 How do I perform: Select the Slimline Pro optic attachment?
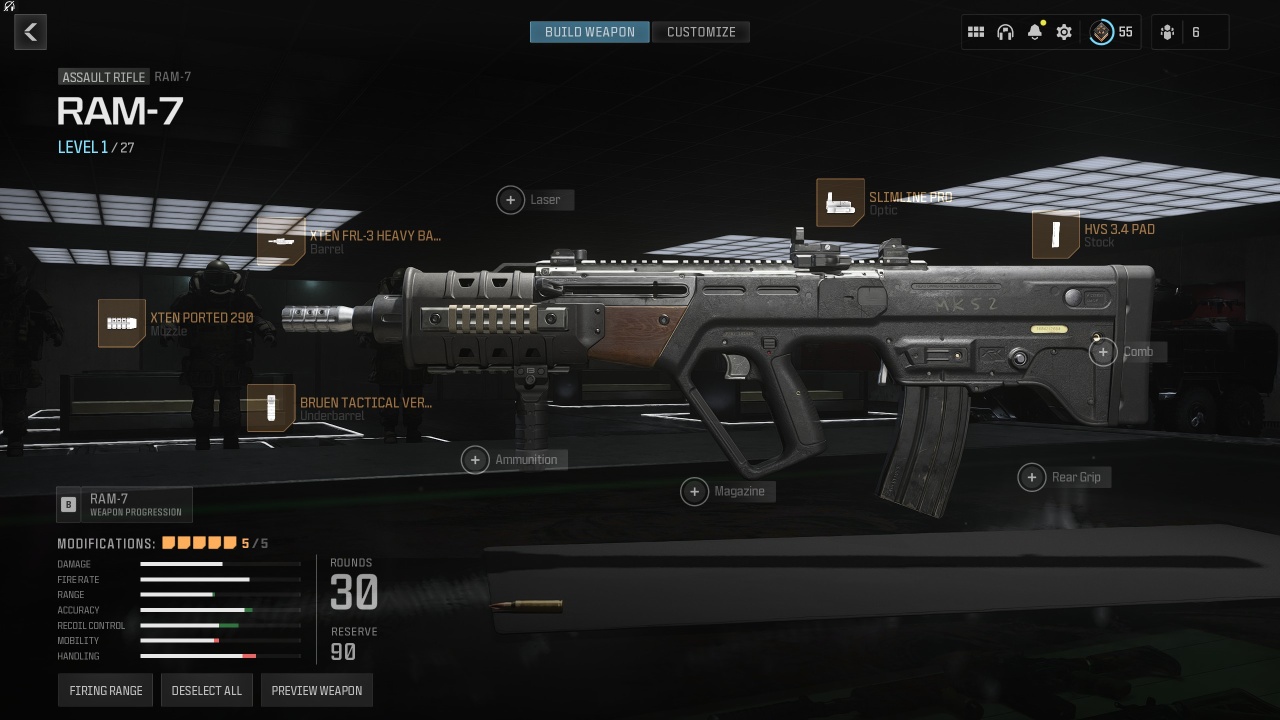click(x=840, y=202)
